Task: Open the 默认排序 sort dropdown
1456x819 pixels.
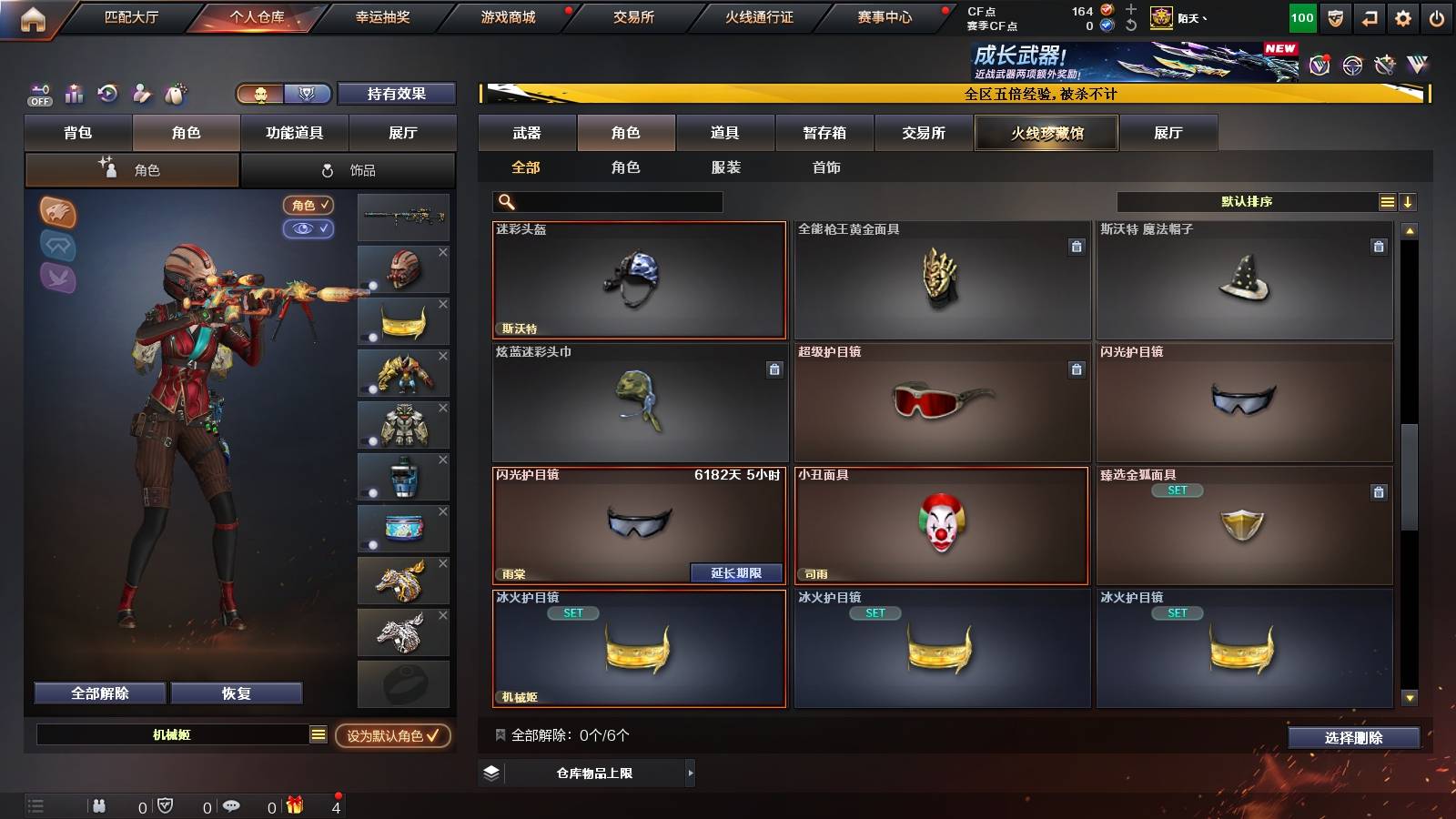Action: [1247, 201]
